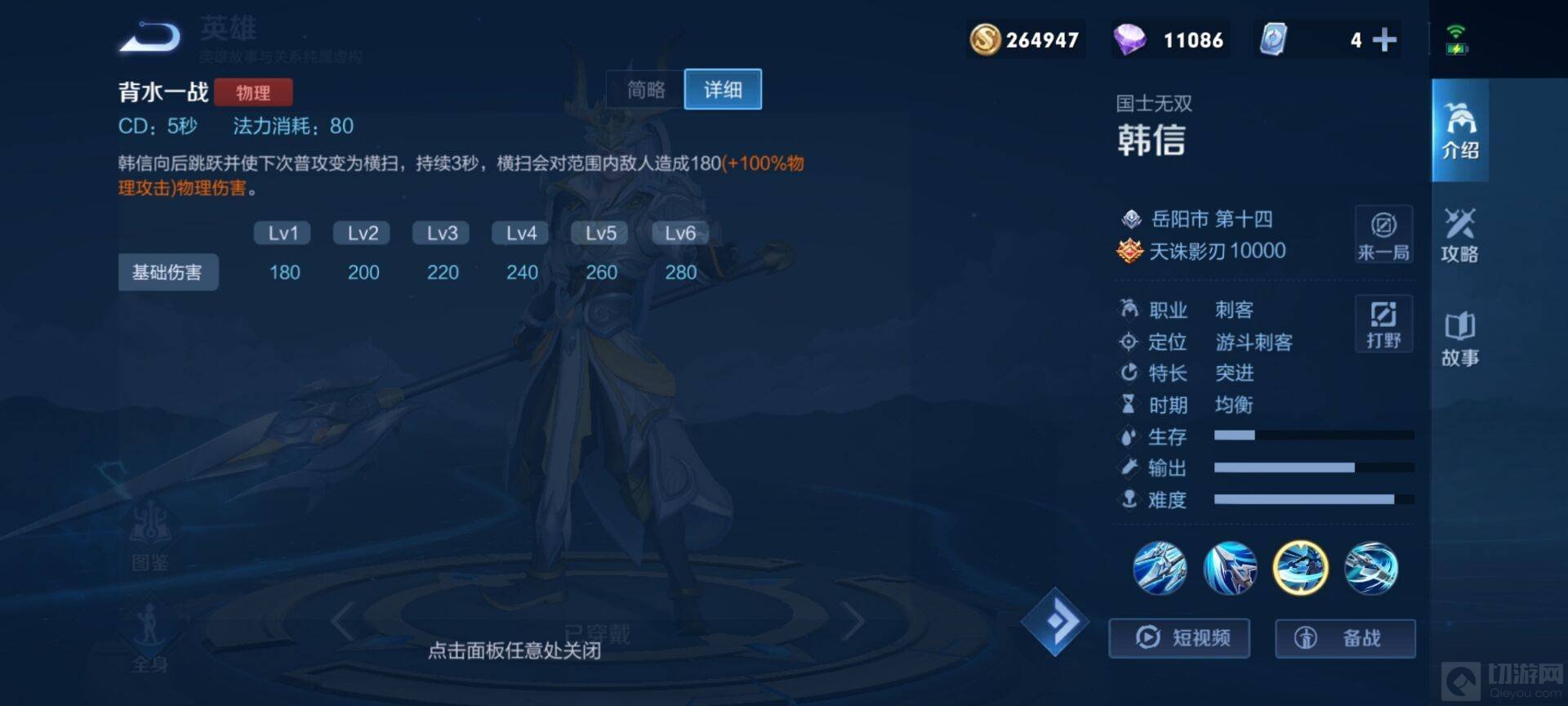Watch hero 短视频 short videos
1568x706 pixels.
coord(1179,637)
